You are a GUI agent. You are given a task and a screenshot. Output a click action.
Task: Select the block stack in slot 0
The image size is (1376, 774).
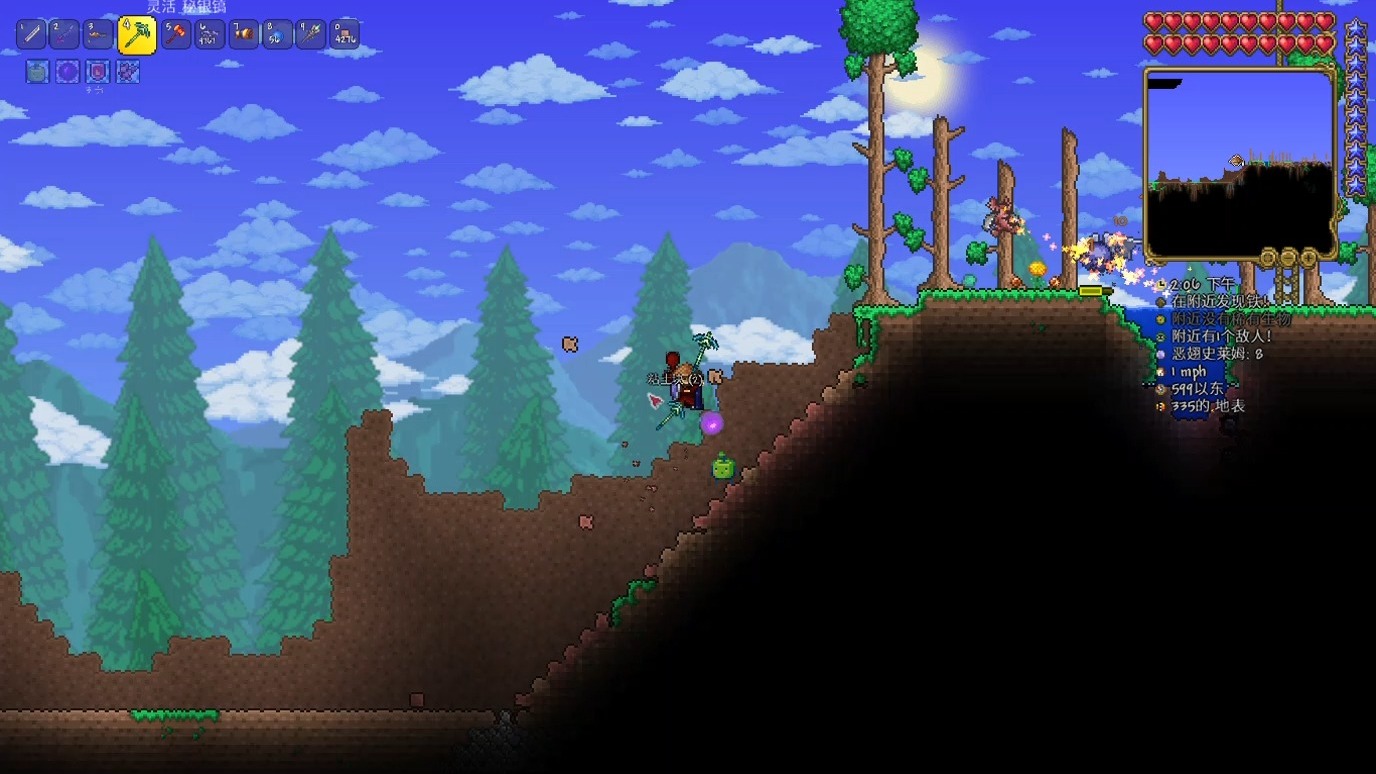pos(344,35)
